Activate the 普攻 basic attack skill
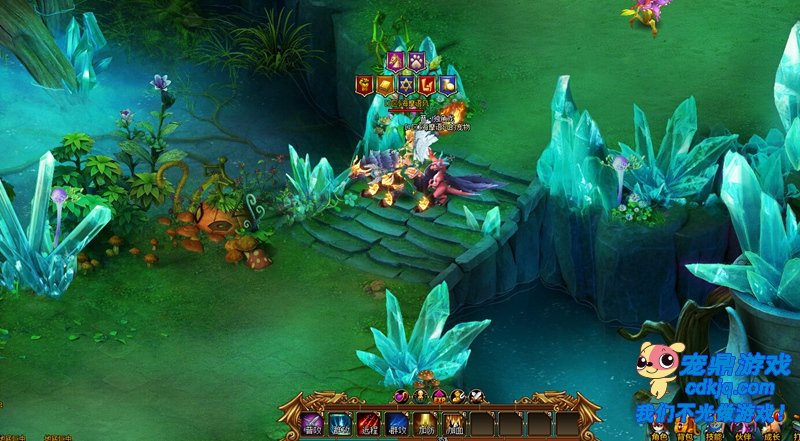Image resolution: width=800 pixels, height=441 pixels. pyautogui.click(x=312, y=425)
